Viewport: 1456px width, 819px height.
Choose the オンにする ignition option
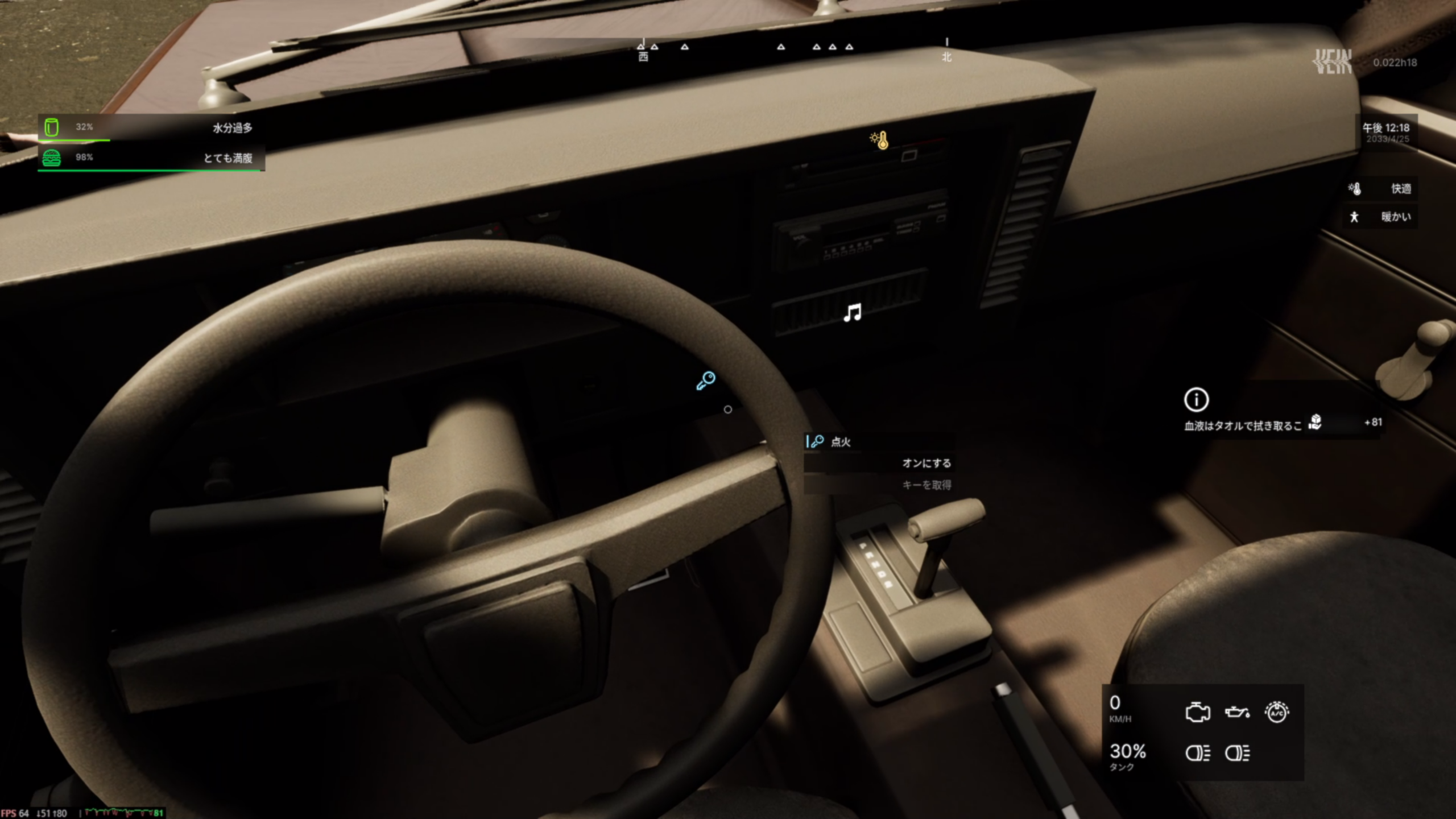click(926, 463)
